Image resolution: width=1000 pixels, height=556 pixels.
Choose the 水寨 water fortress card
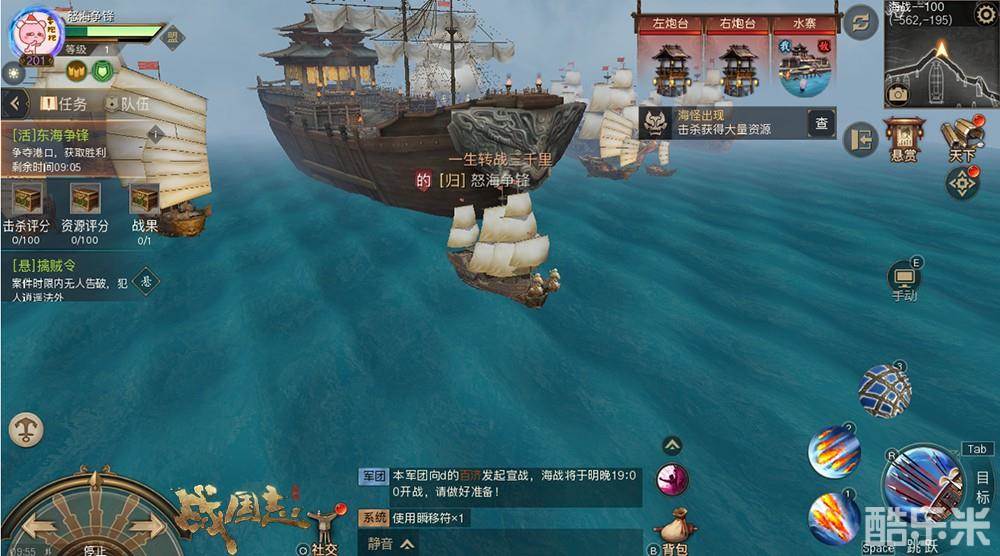point(805,58)
